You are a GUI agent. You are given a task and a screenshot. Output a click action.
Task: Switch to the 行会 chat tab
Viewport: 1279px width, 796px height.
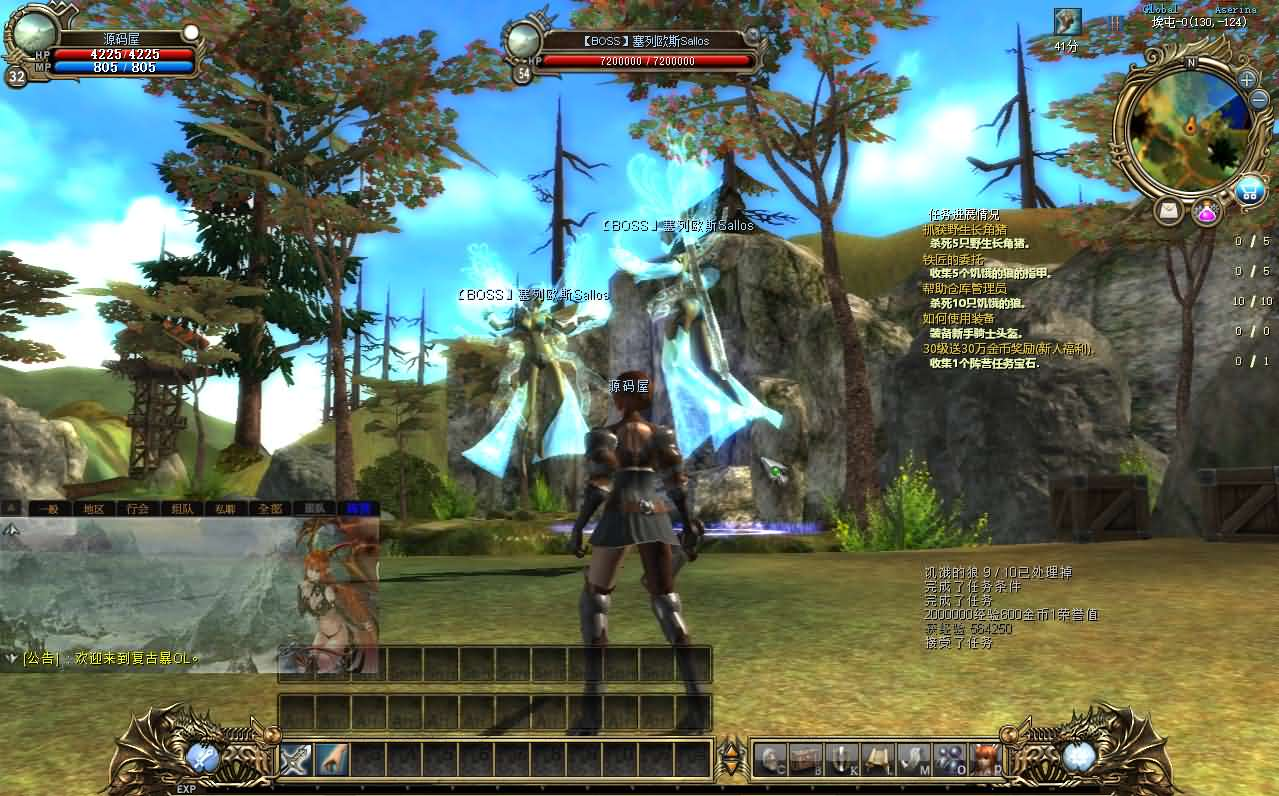coord(137,508)
